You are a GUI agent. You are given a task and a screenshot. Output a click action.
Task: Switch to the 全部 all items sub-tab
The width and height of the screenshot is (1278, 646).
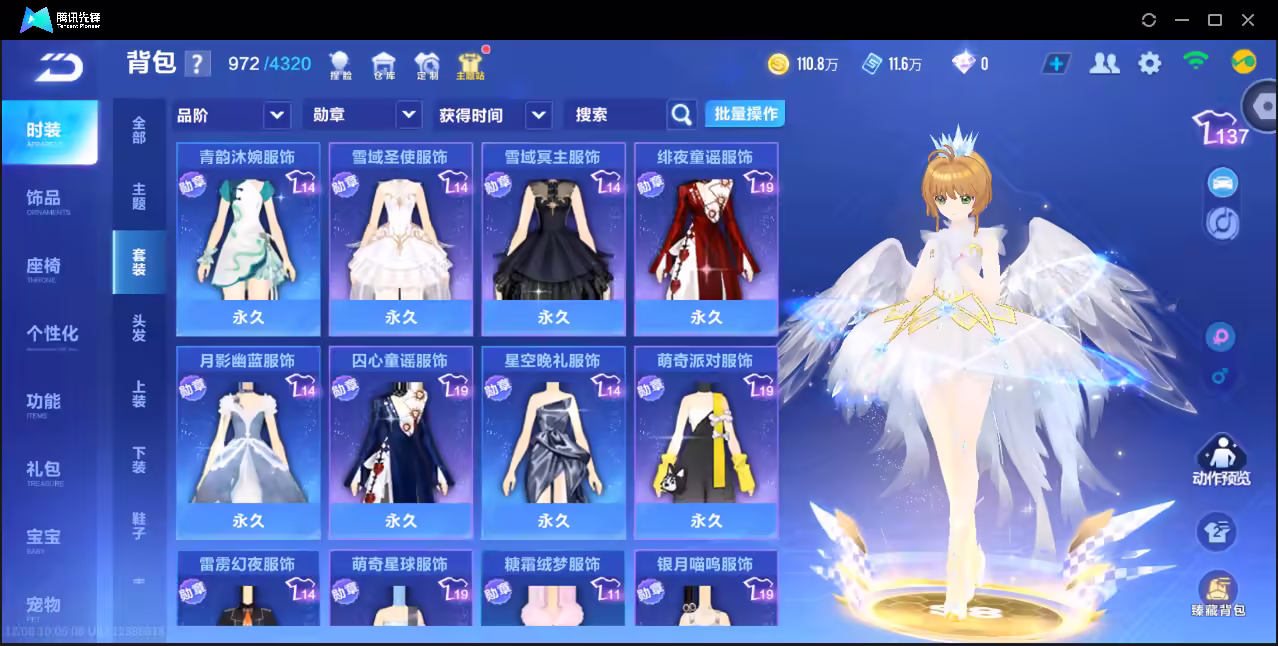pyautogui.click(x=139, y=130)
